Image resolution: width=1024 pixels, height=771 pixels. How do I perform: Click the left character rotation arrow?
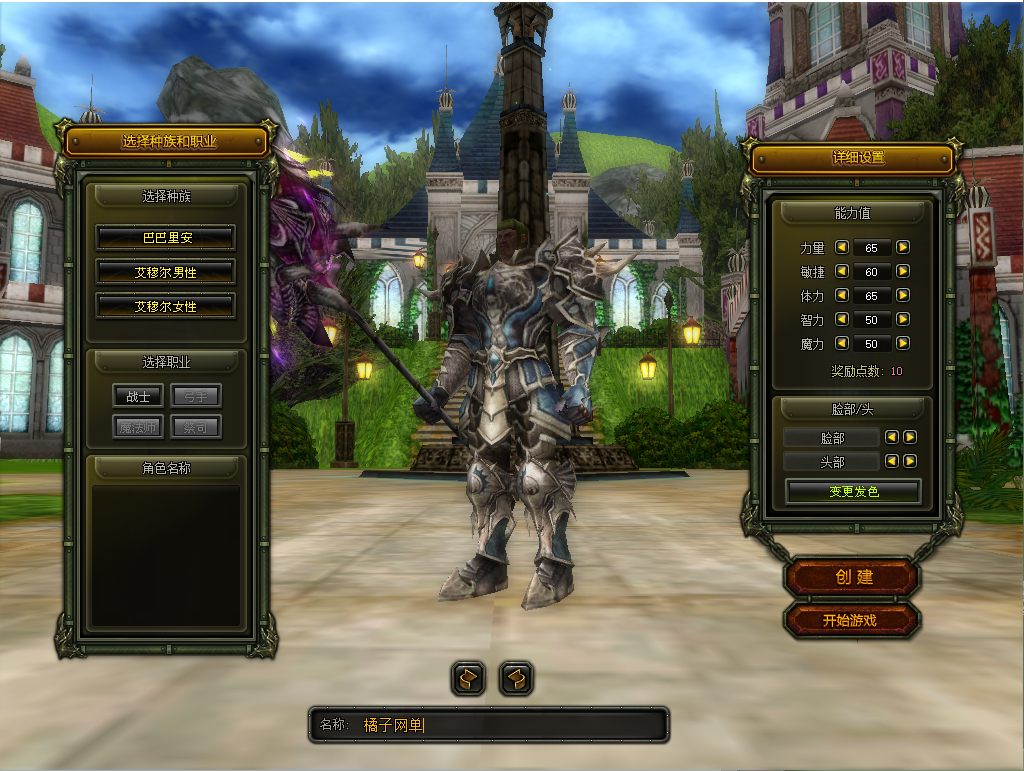pyautogui.click(x=468, y=679)
